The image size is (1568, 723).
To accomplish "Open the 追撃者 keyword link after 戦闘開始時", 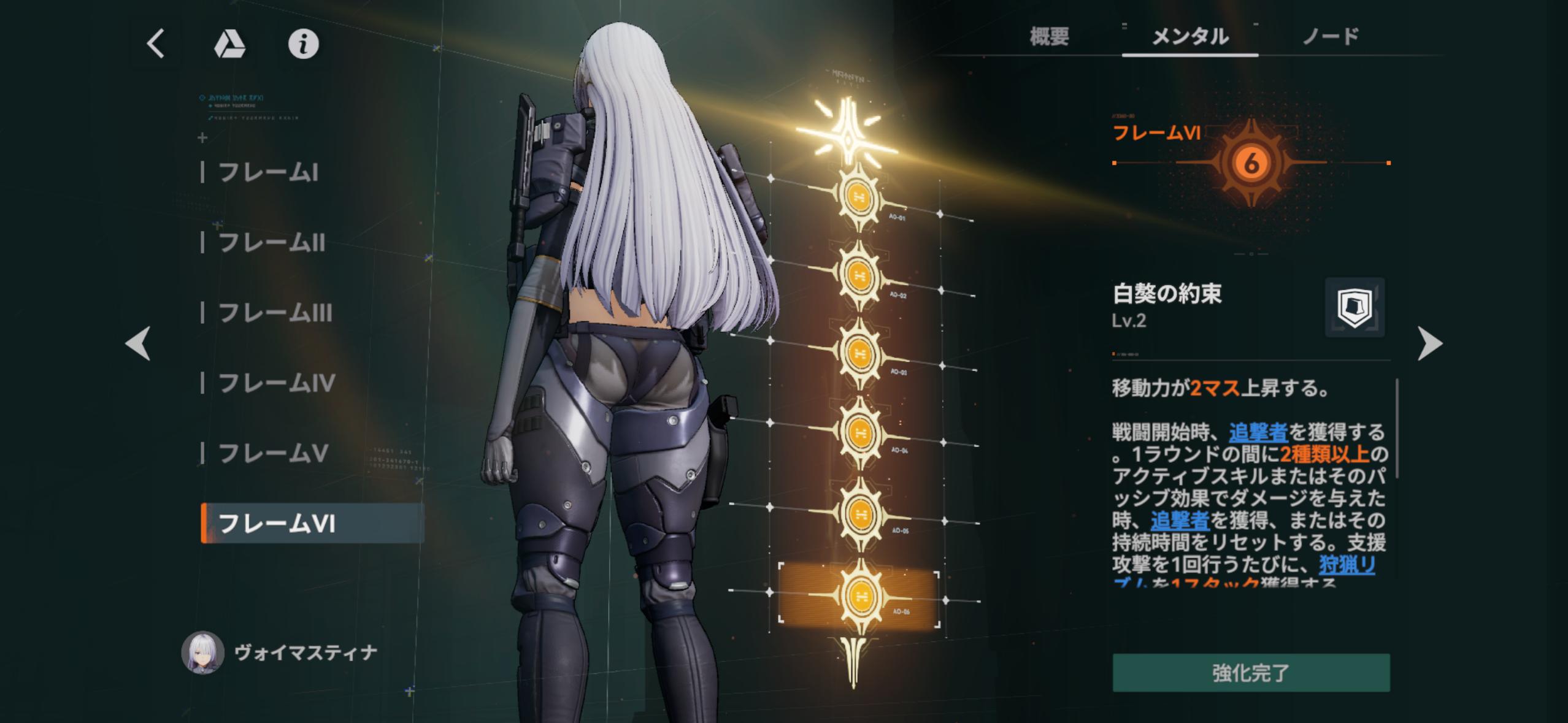I will [x=1258, y=432].
